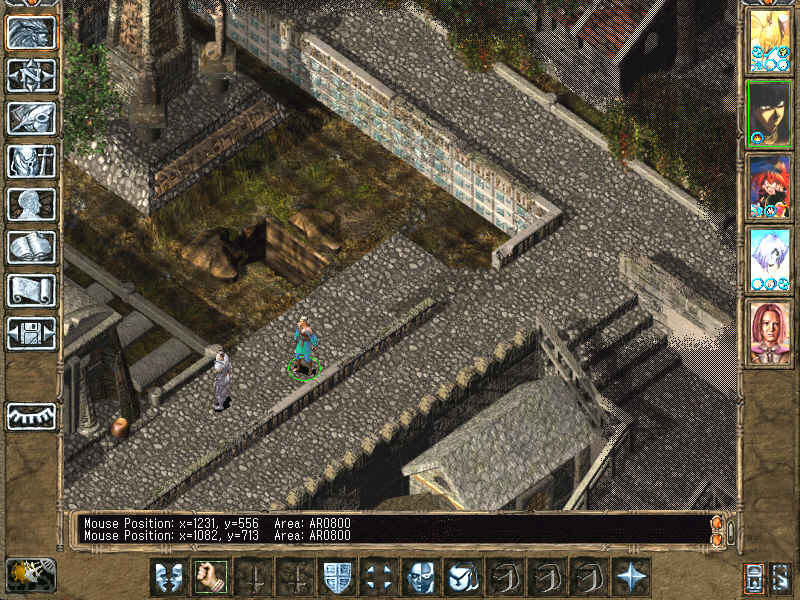Choose the red-haired anime character portrait
Image resolution: width=800 pixels, height=600 pixels.
click(x=769, y=187)
